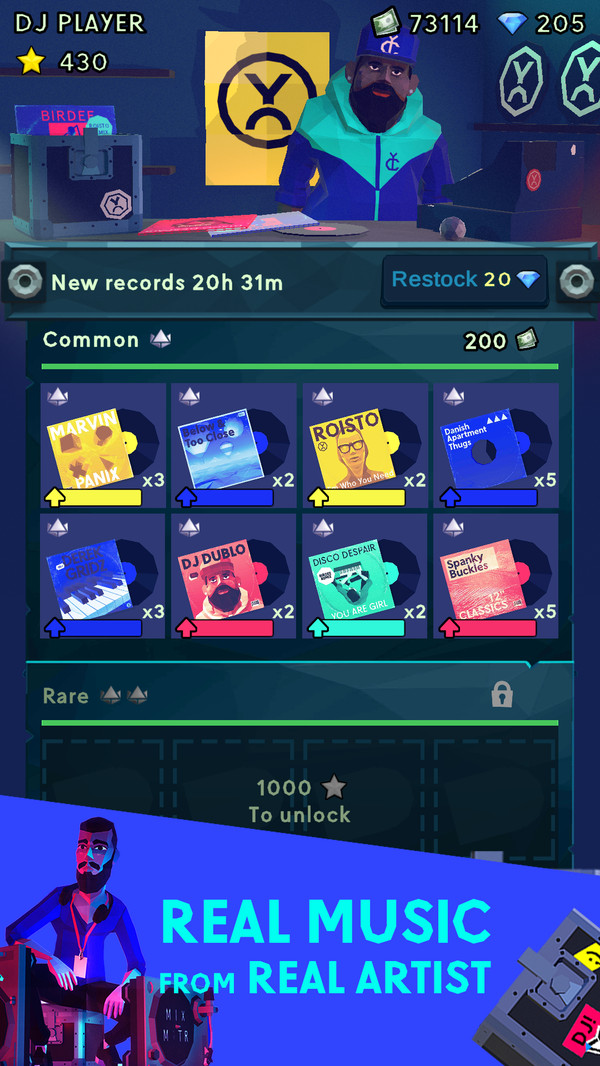The height and width of the screenshot is (1066, 600).
Task: Buy the DJ Dublo record
Action: coord(234,576)
